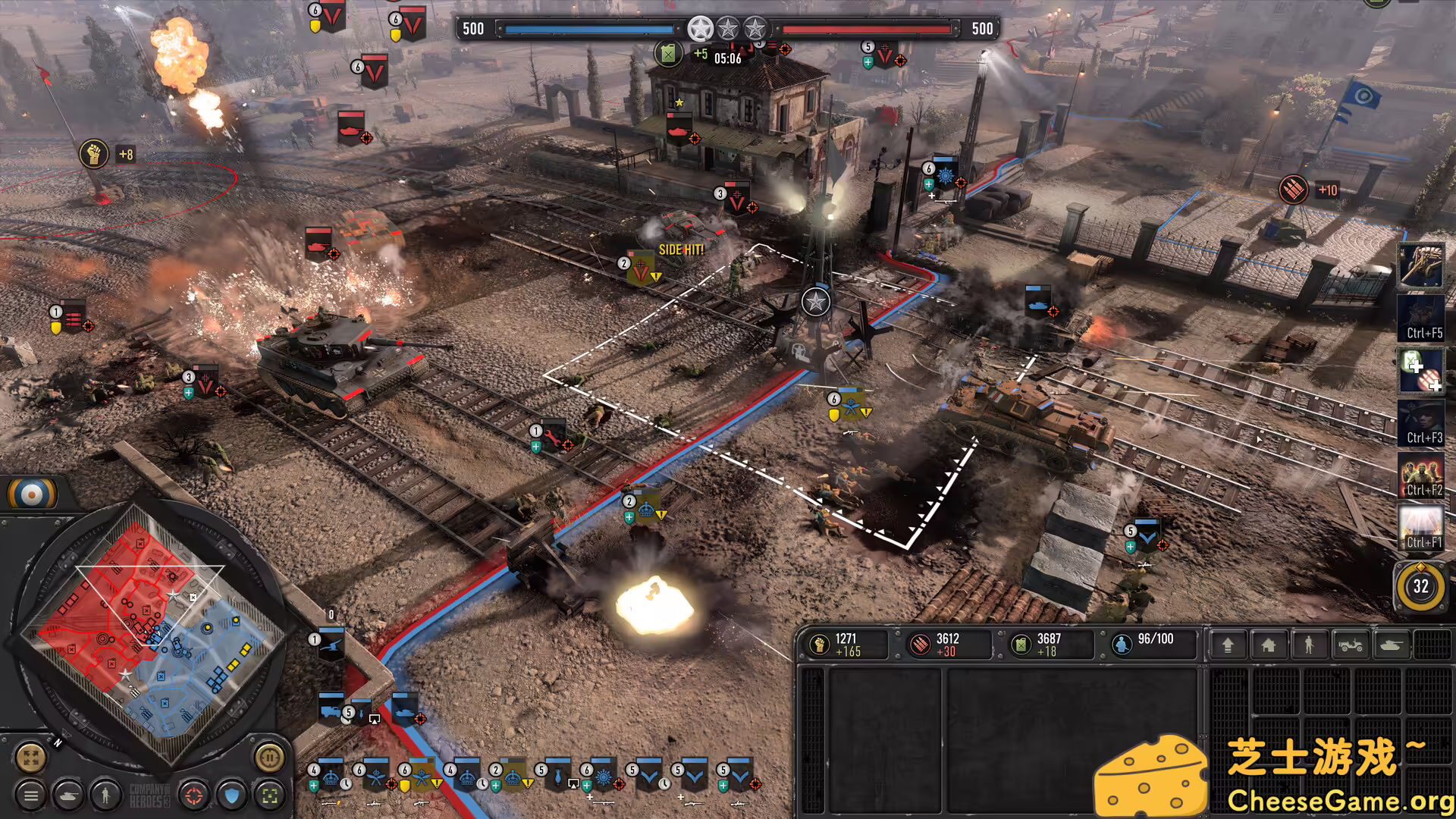Click the upgrade arrow production icon

click(x=1227, y=645)
